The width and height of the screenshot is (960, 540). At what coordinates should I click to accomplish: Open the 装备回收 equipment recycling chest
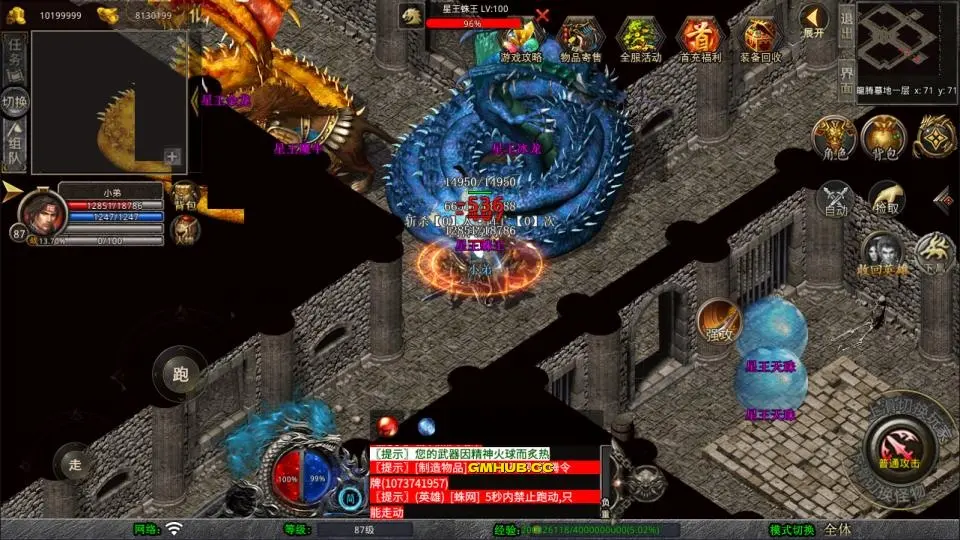pos(760,39)
